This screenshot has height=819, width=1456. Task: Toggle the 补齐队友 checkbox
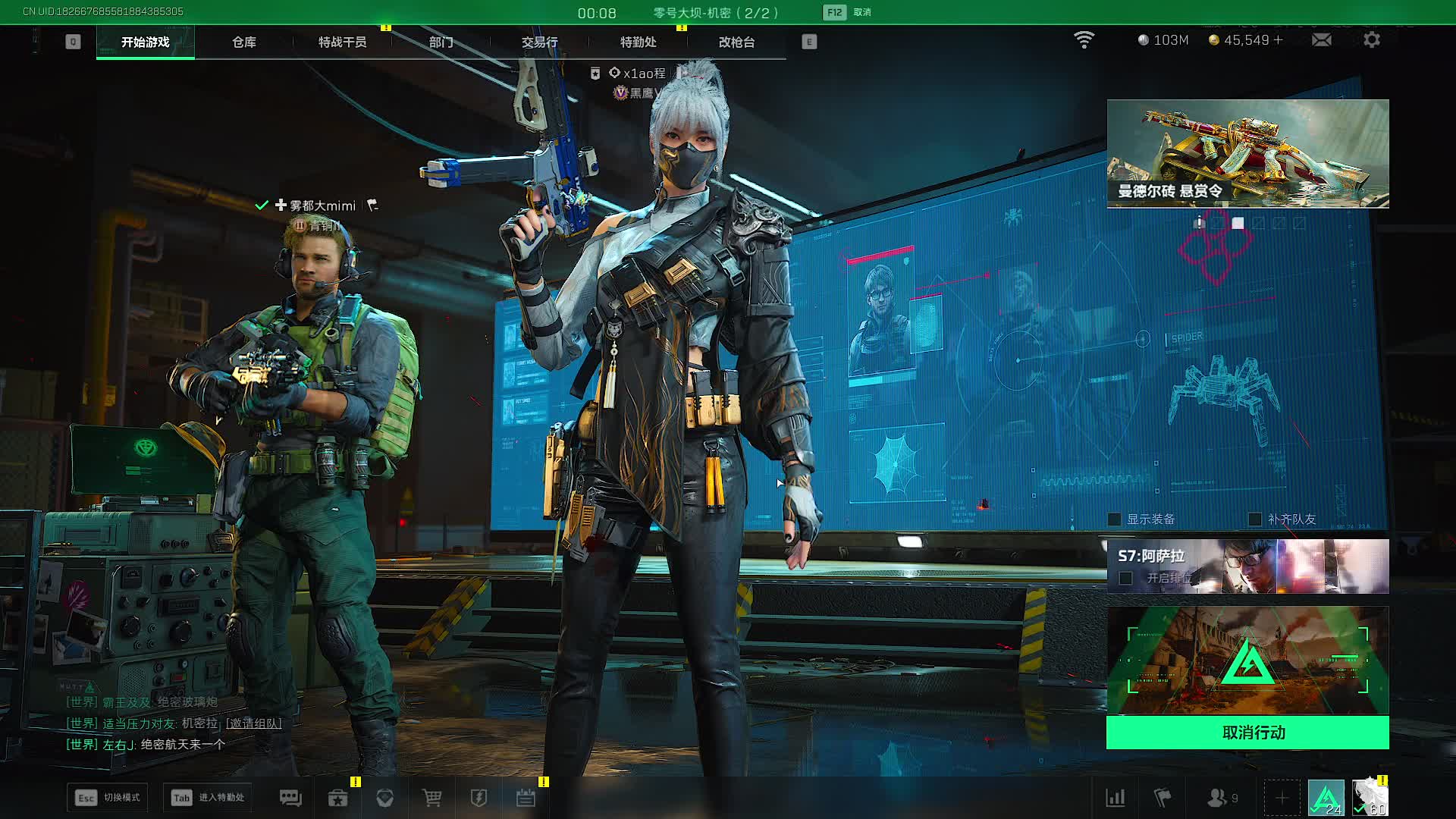point(1255,519)
